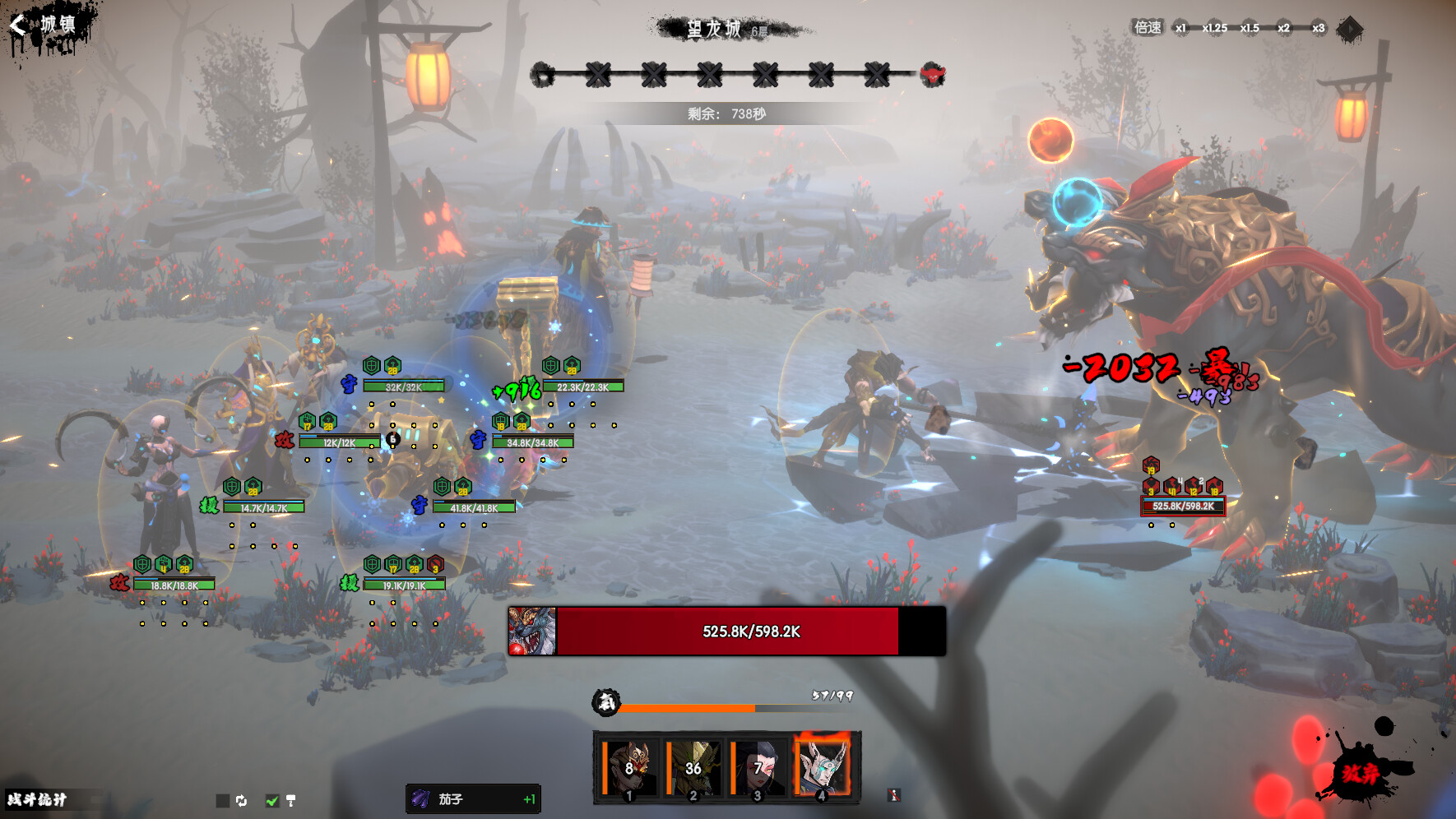This screenshot has width=1456, height=819.
Task: Return to town via the 城镇 back button
Action: tap(45, 25)
